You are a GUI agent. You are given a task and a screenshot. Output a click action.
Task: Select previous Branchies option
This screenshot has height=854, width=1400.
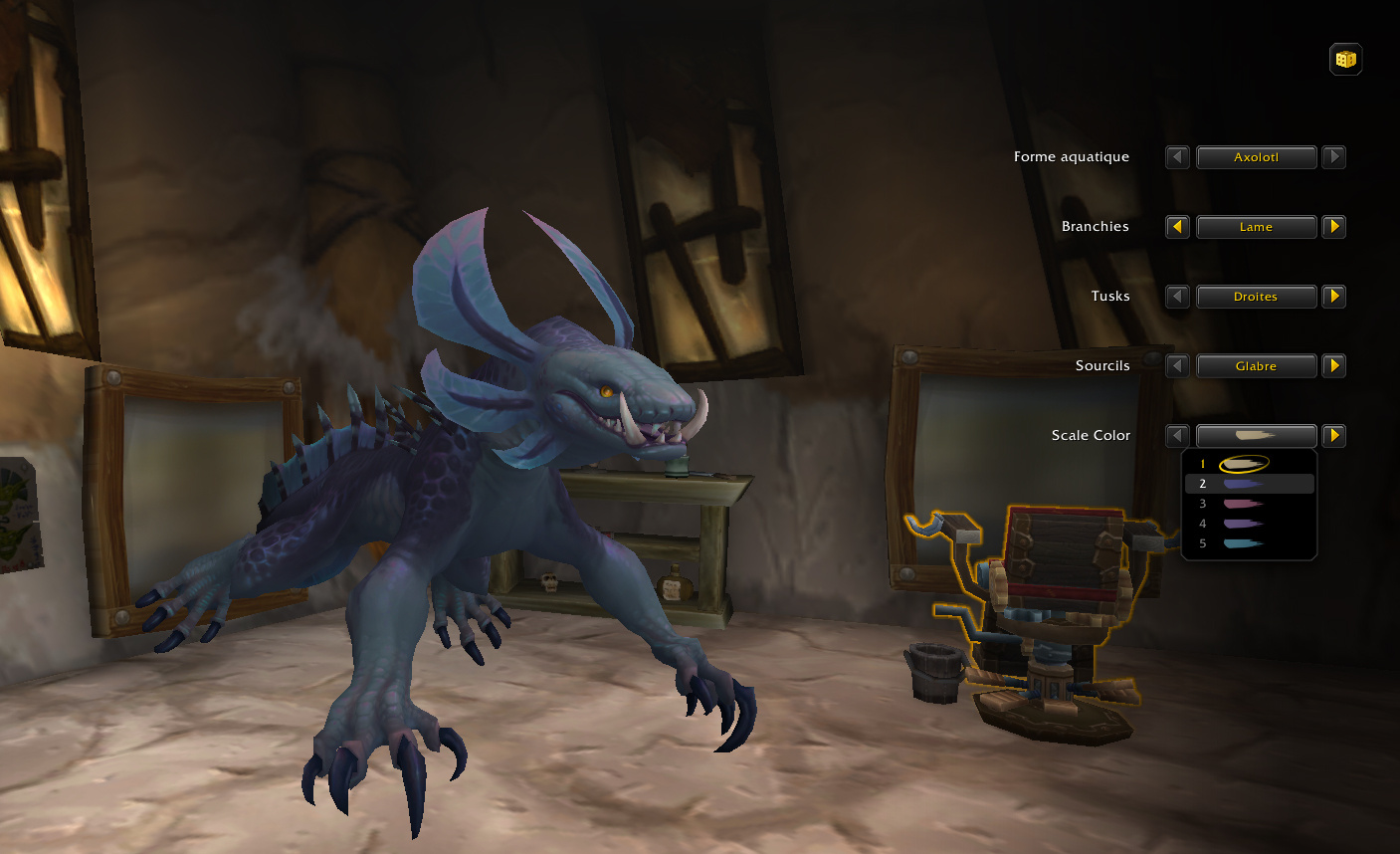pos(1177,227)
